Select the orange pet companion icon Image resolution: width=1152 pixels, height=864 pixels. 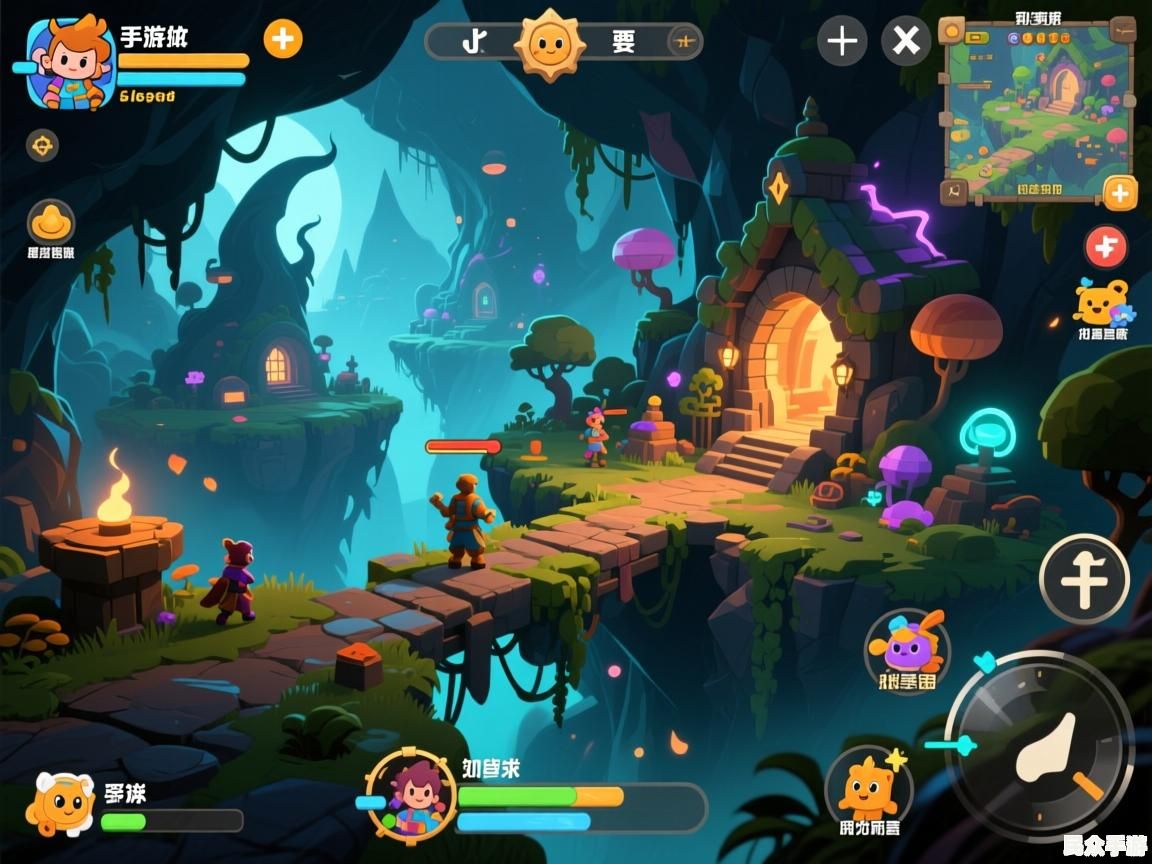point(60,803)
